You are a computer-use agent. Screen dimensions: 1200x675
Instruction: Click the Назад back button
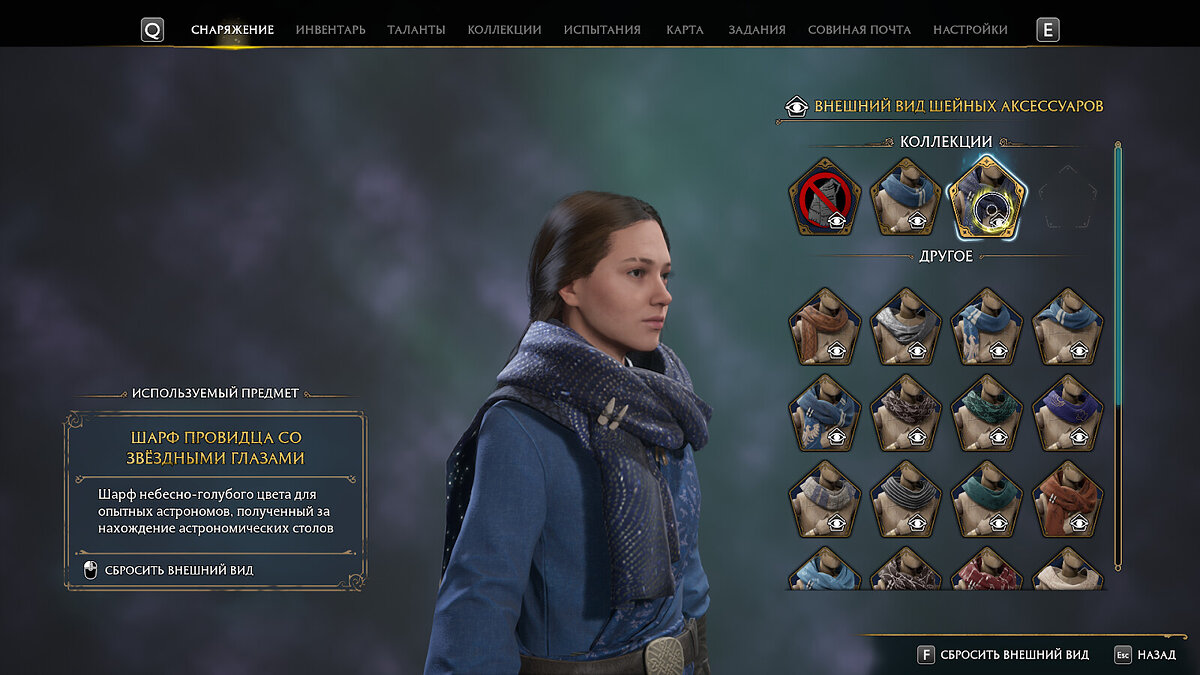pos(1145,655)
